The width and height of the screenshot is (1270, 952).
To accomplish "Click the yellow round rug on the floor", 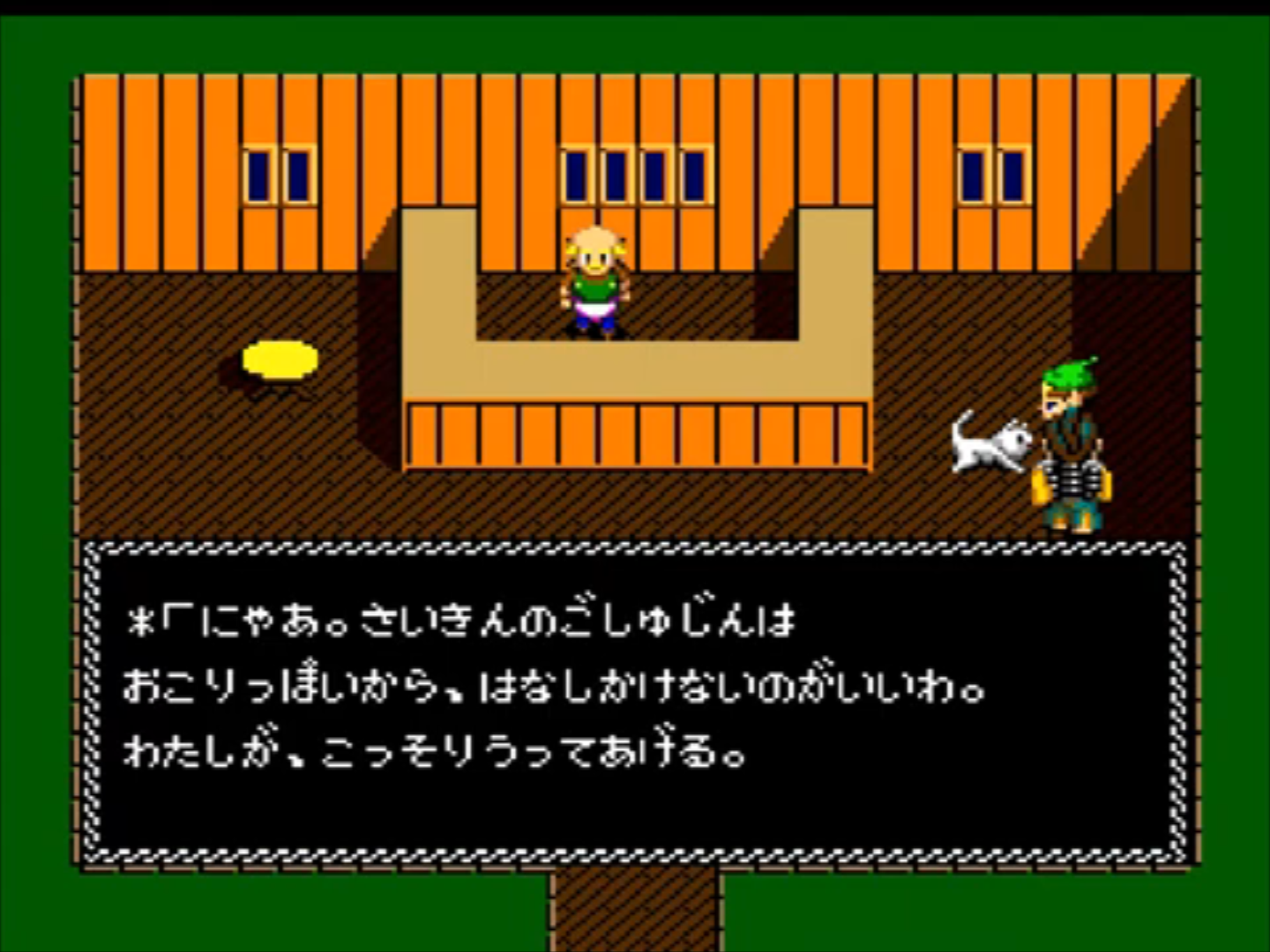I will point(280,360).
